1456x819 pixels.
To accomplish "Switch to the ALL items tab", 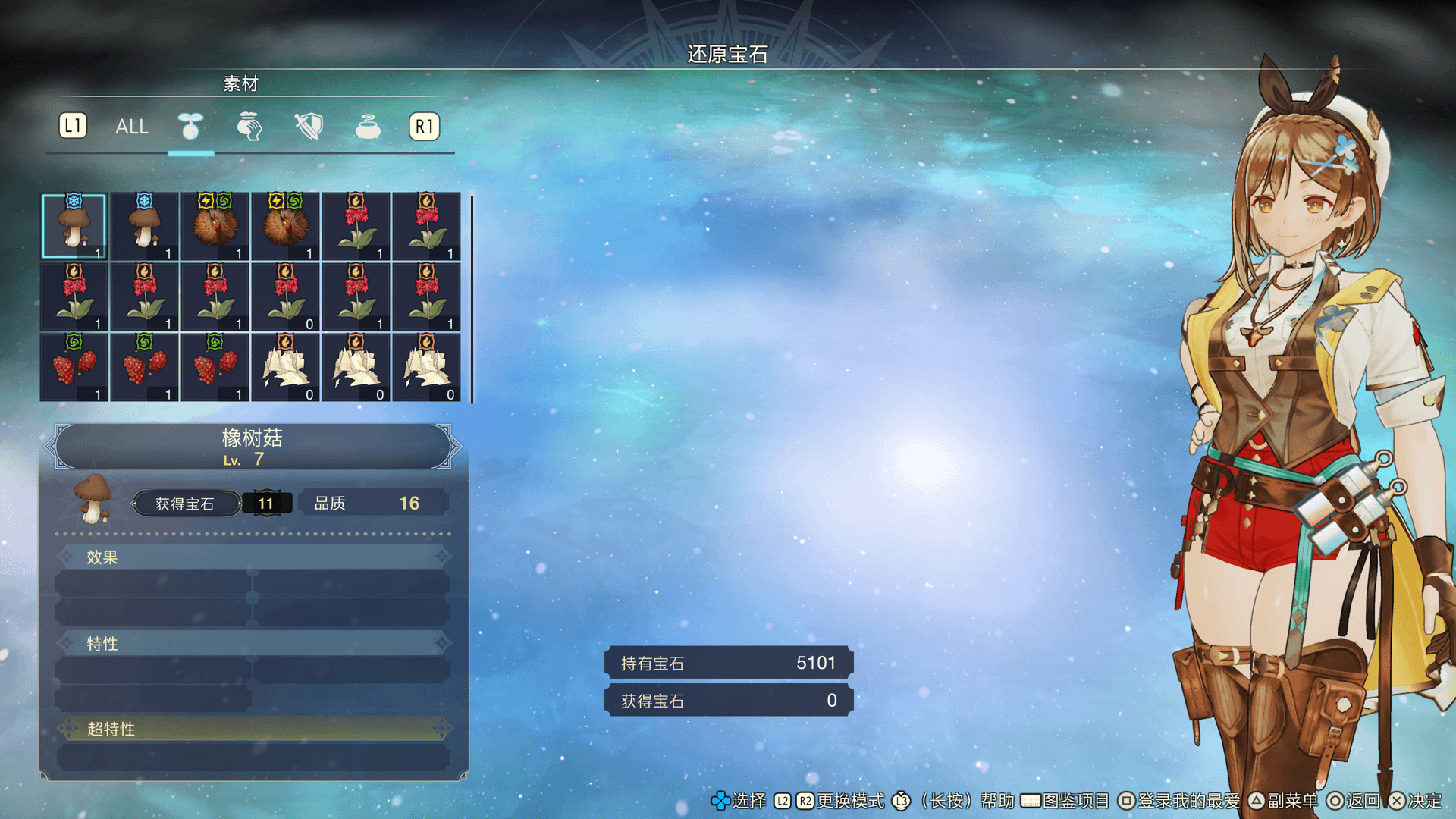I will pos(131,127).
